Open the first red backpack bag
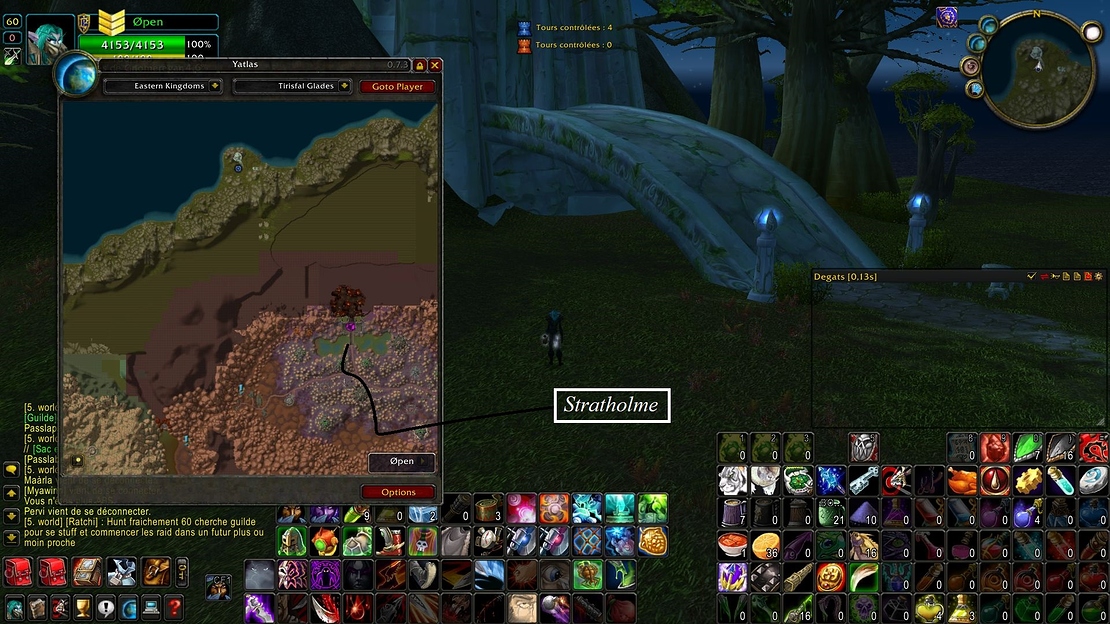 (16, 572)
